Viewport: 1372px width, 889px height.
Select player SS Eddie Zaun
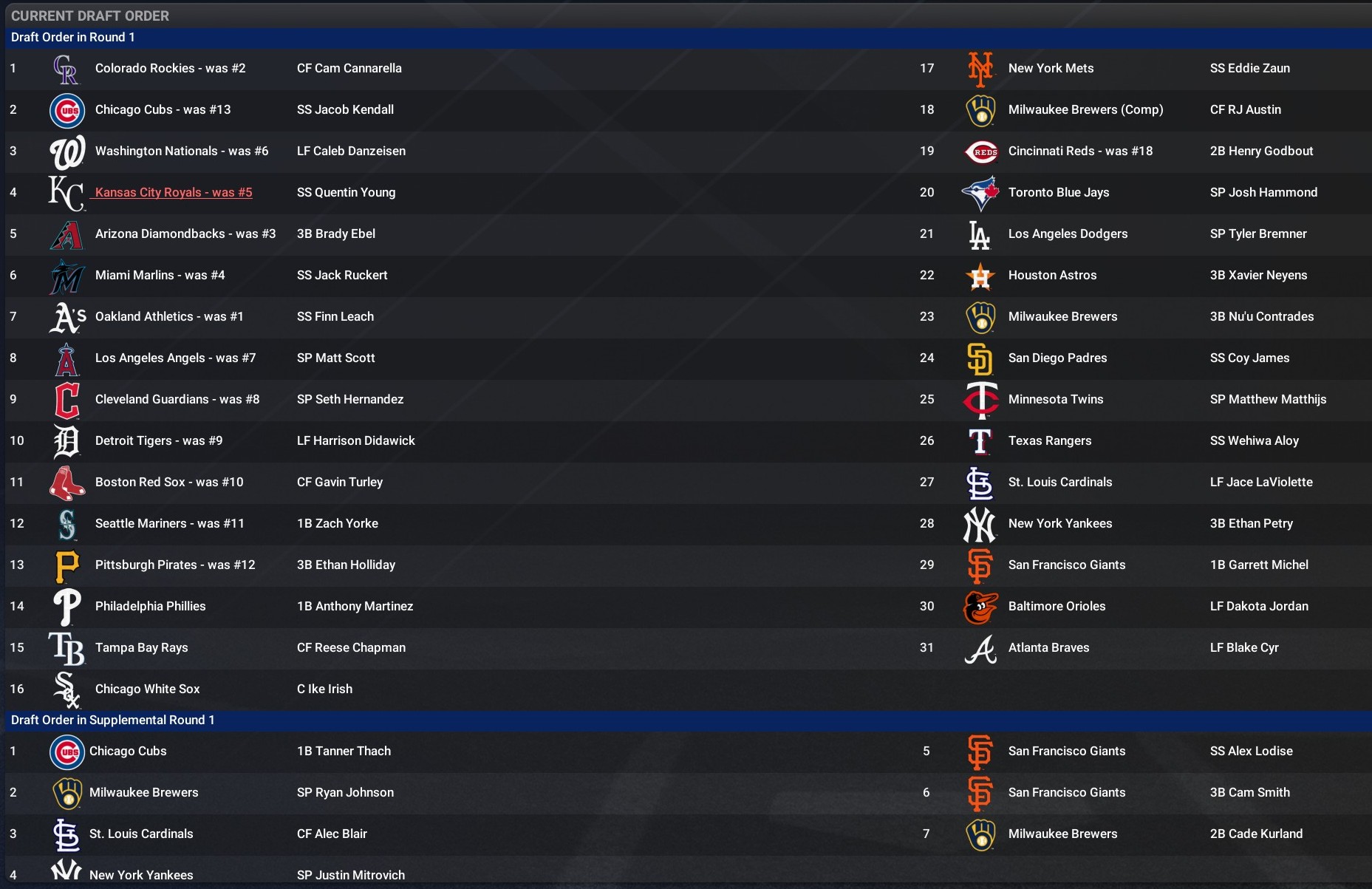point(1250,68)
